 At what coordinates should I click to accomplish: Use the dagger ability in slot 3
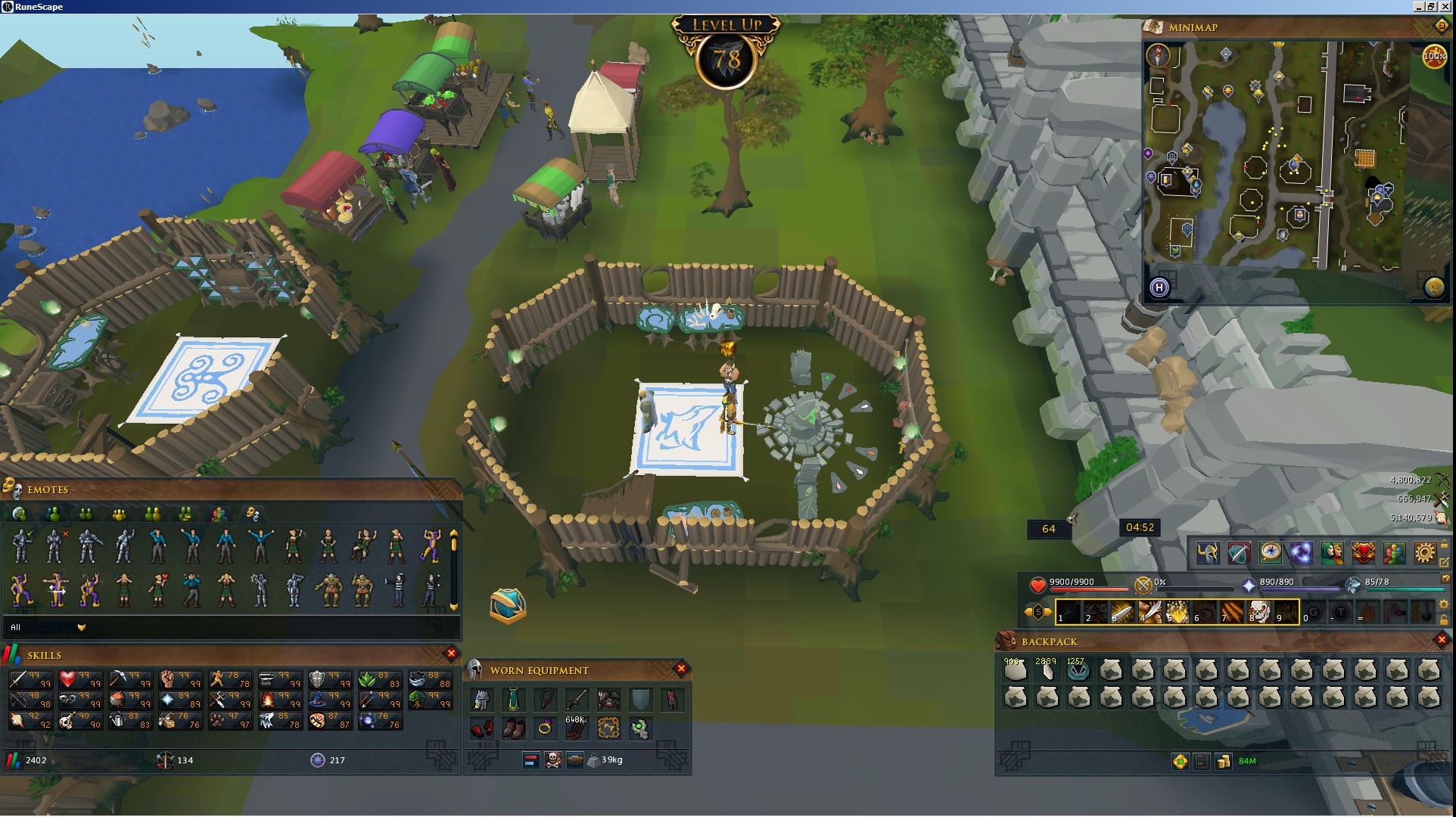pos(1122,611)
